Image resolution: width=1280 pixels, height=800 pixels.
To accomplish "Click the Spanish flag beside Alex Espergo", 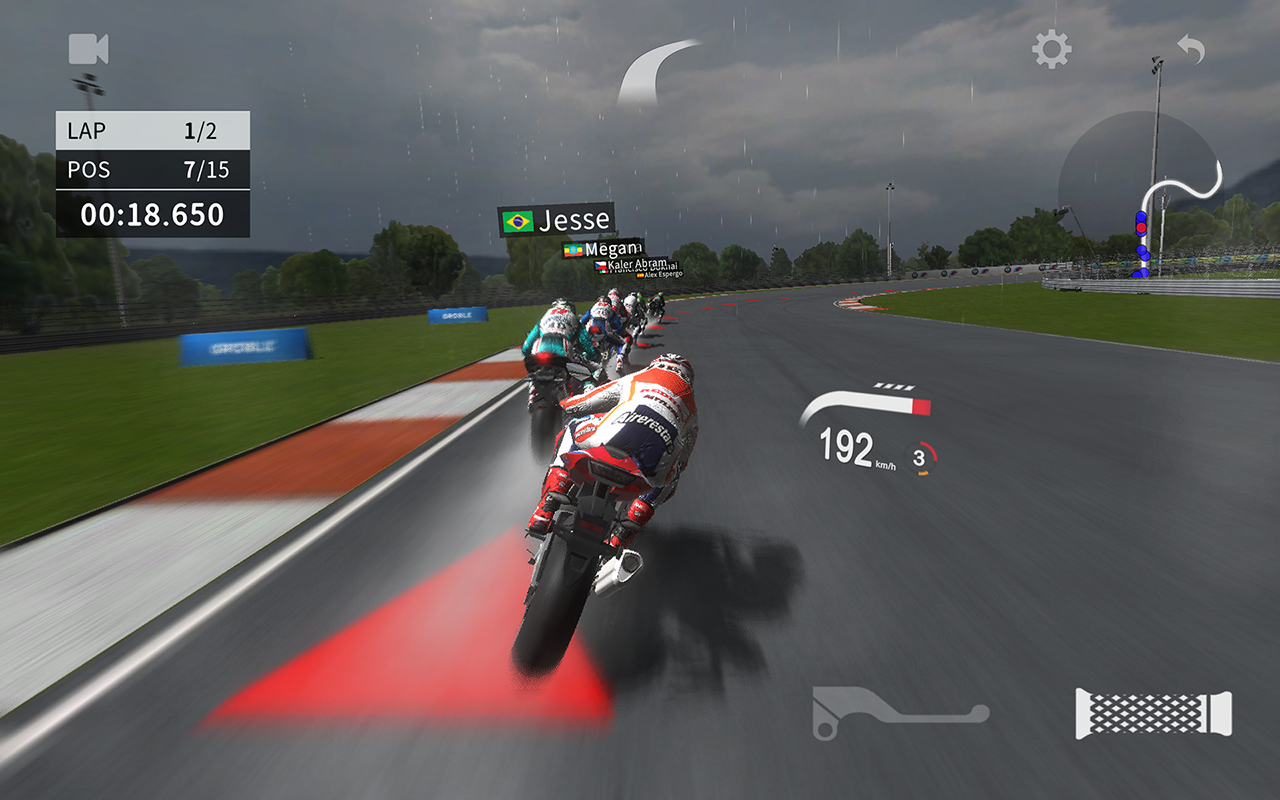I will coord(641,275).
